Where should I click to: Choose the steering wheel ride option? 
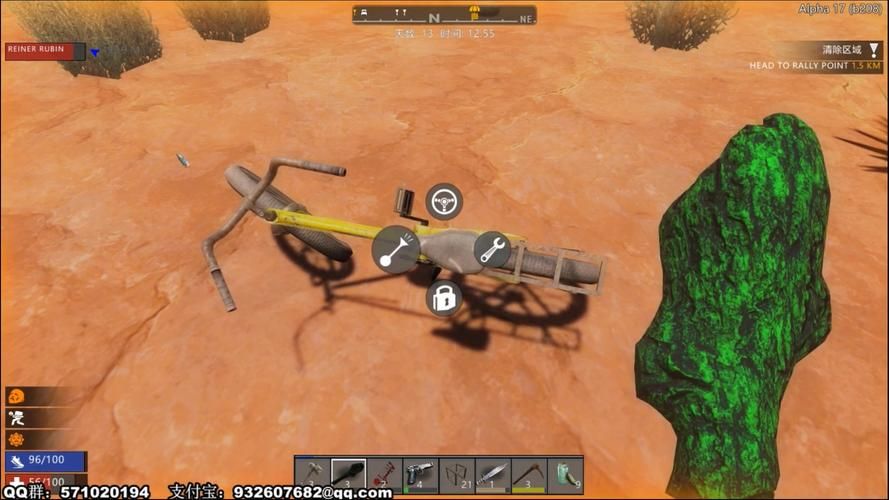click(443, 202)
